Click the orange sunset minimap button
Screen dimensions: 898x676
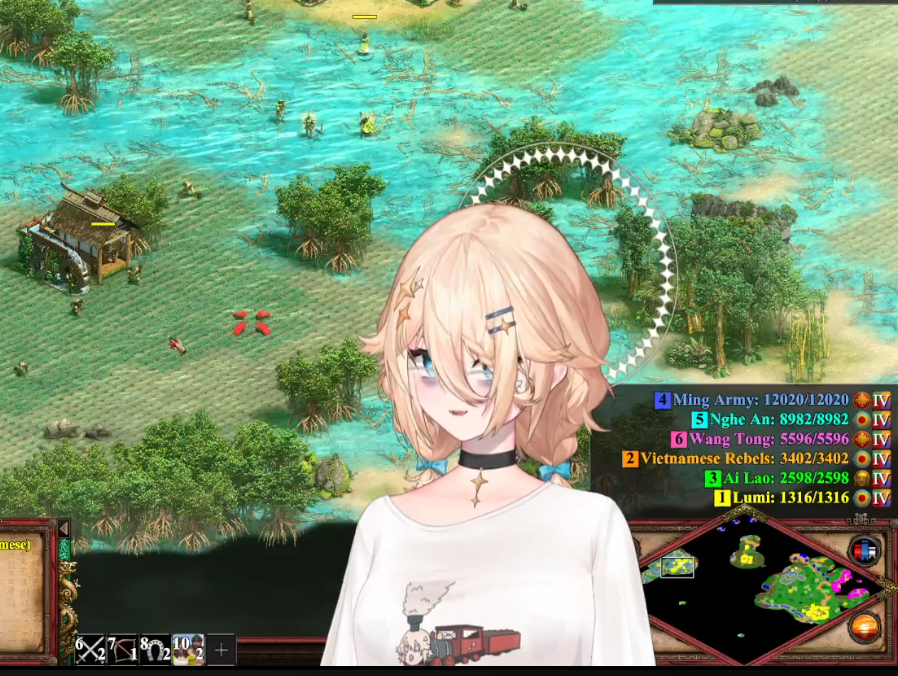pos(864,628)
